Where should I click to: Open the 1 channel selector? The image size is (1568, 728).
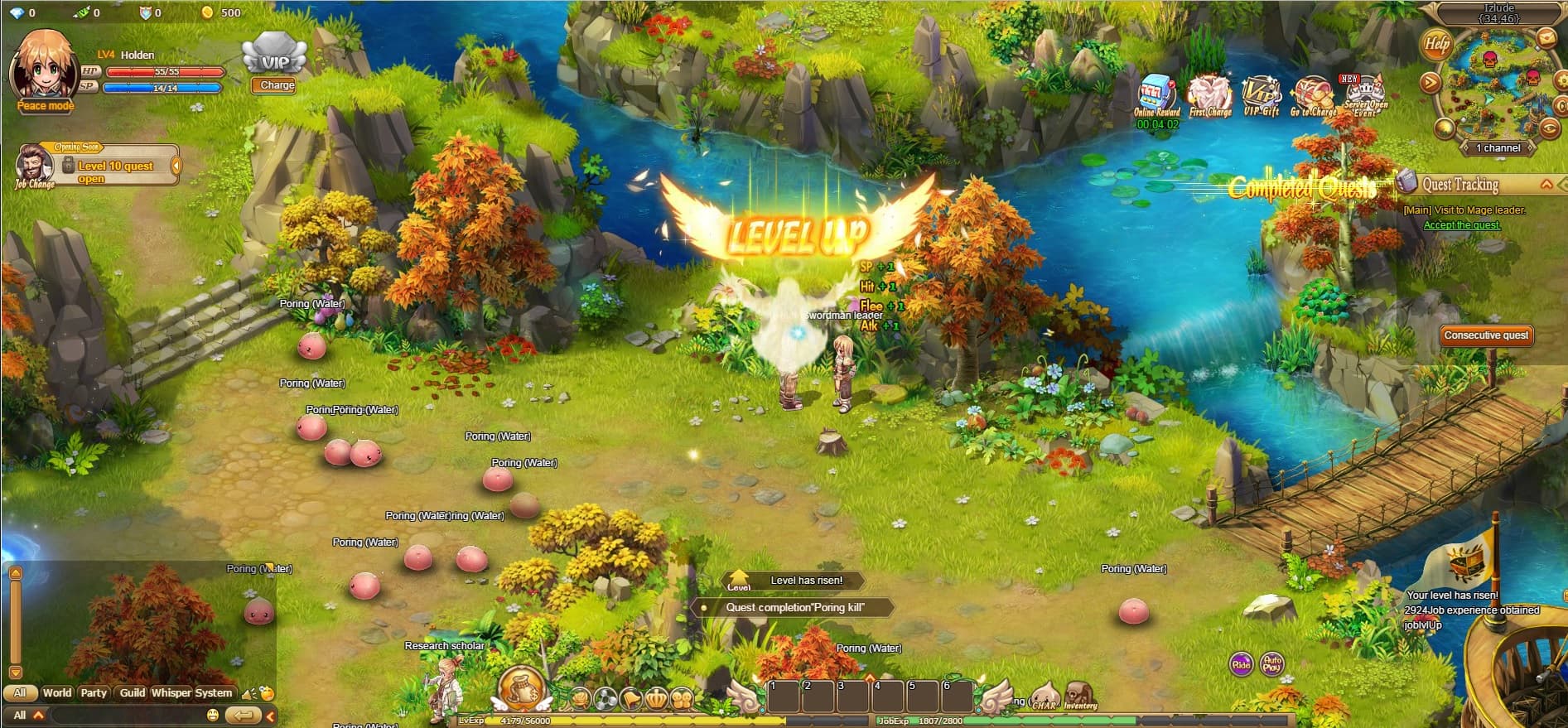[x=1497, y=147]
